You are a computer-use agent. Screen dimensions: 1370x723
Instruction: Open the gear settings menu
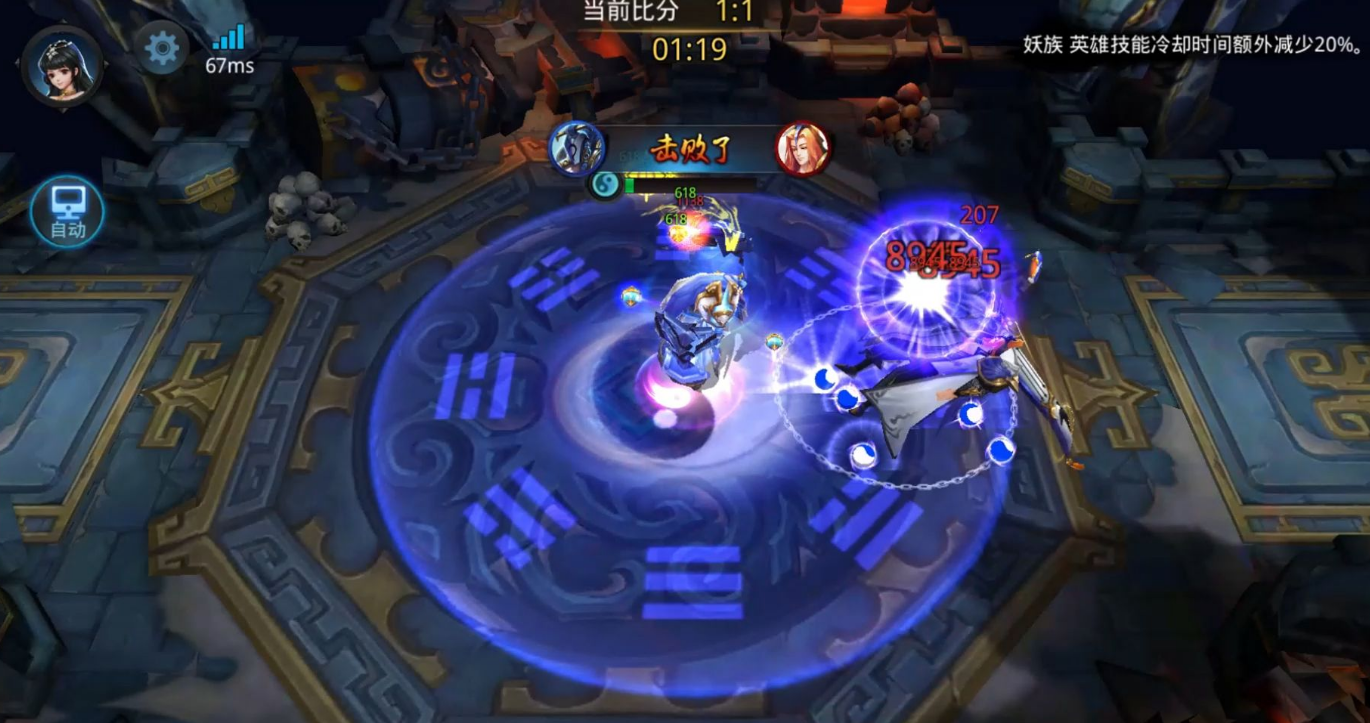tap(162, 47)
